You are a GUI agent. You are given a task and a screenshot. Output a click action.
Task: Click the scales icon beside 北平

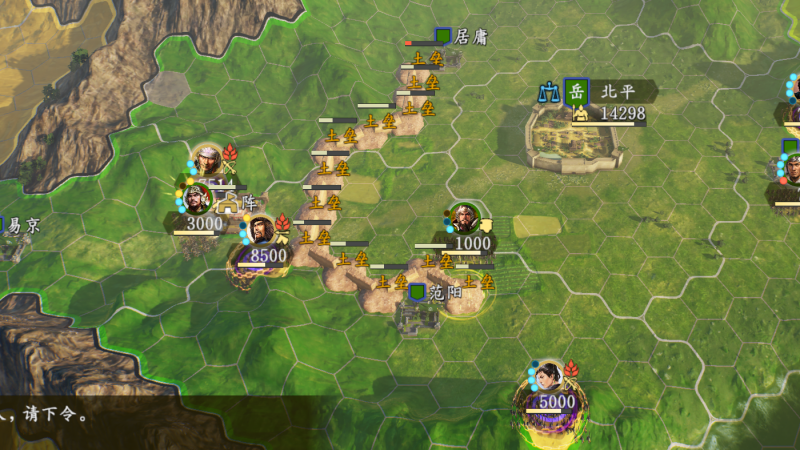548,92
